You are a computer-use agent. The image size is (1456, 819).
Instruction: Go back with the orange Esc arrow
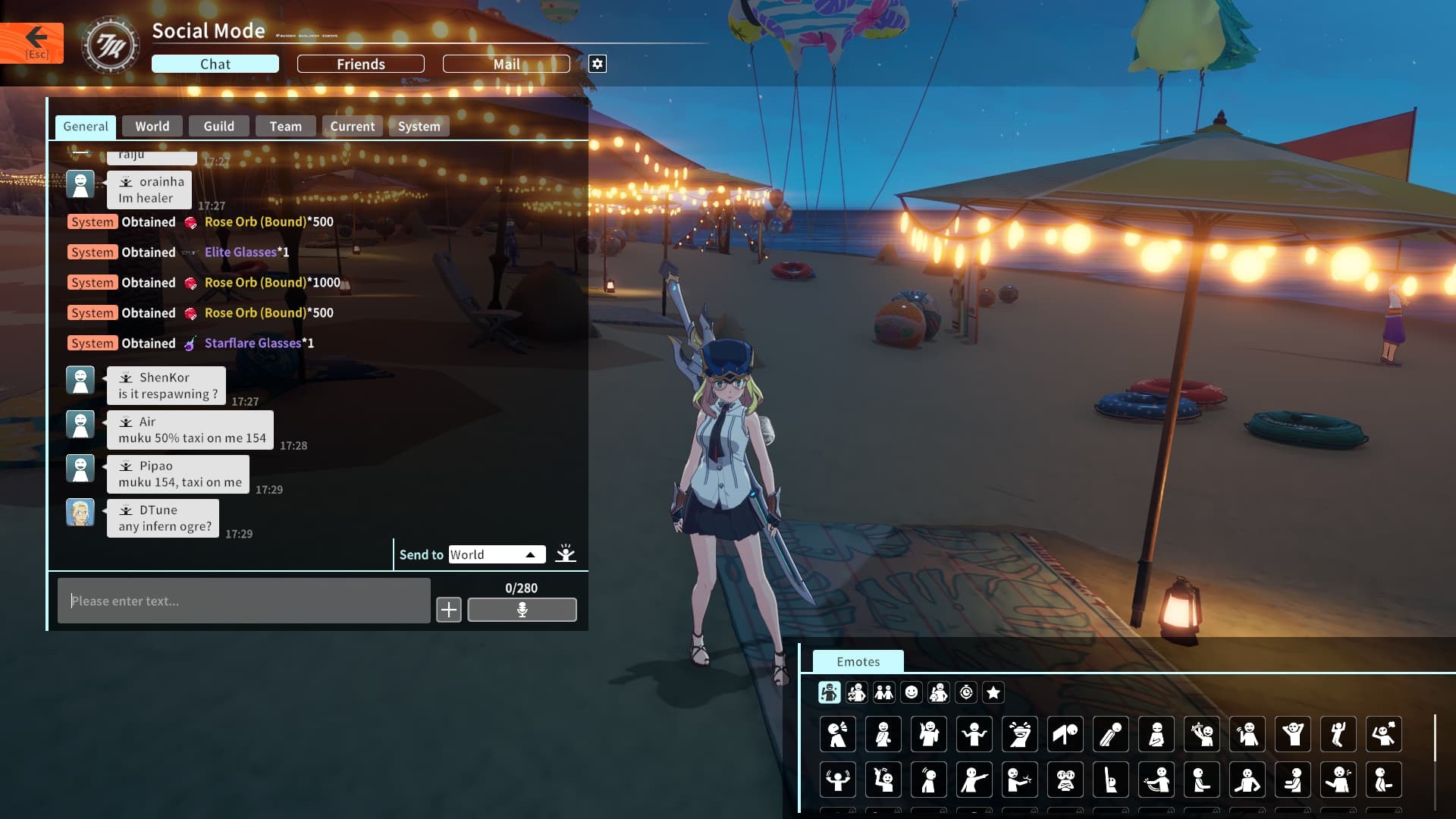(33, 42)
